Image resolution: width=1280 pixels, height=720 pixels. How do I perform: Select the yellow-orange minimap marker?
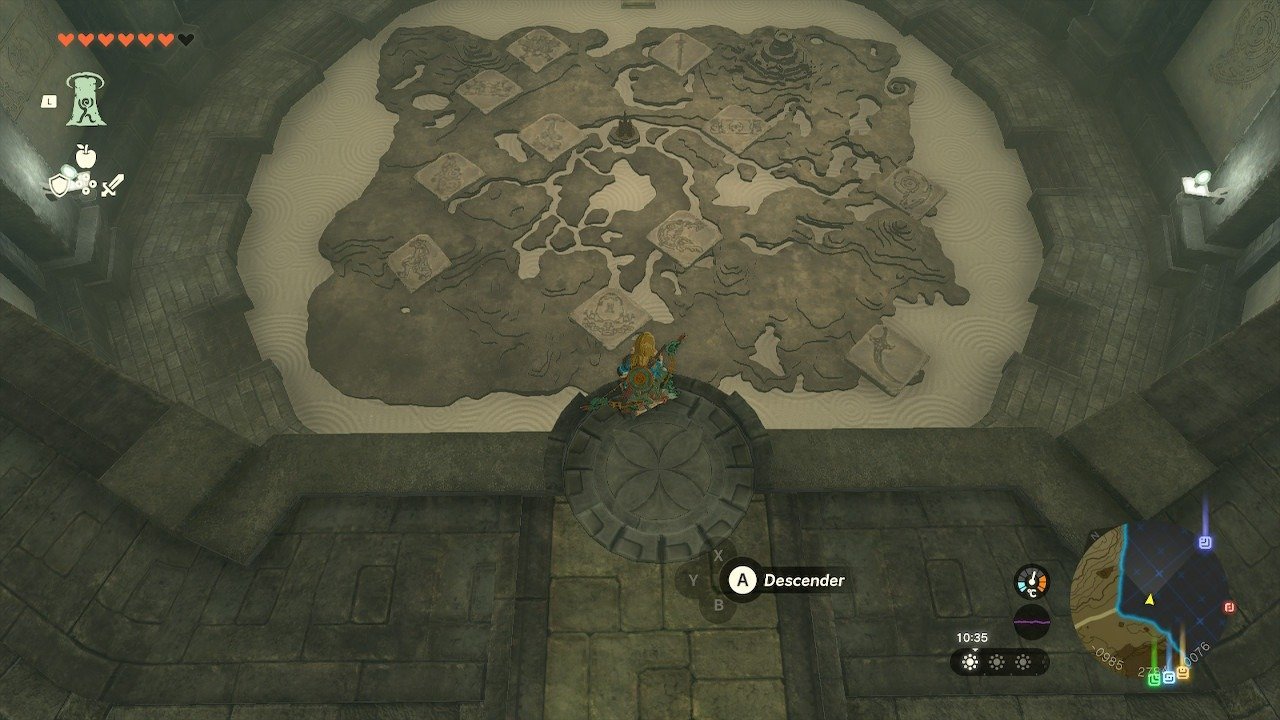(x=1183, y=672)
